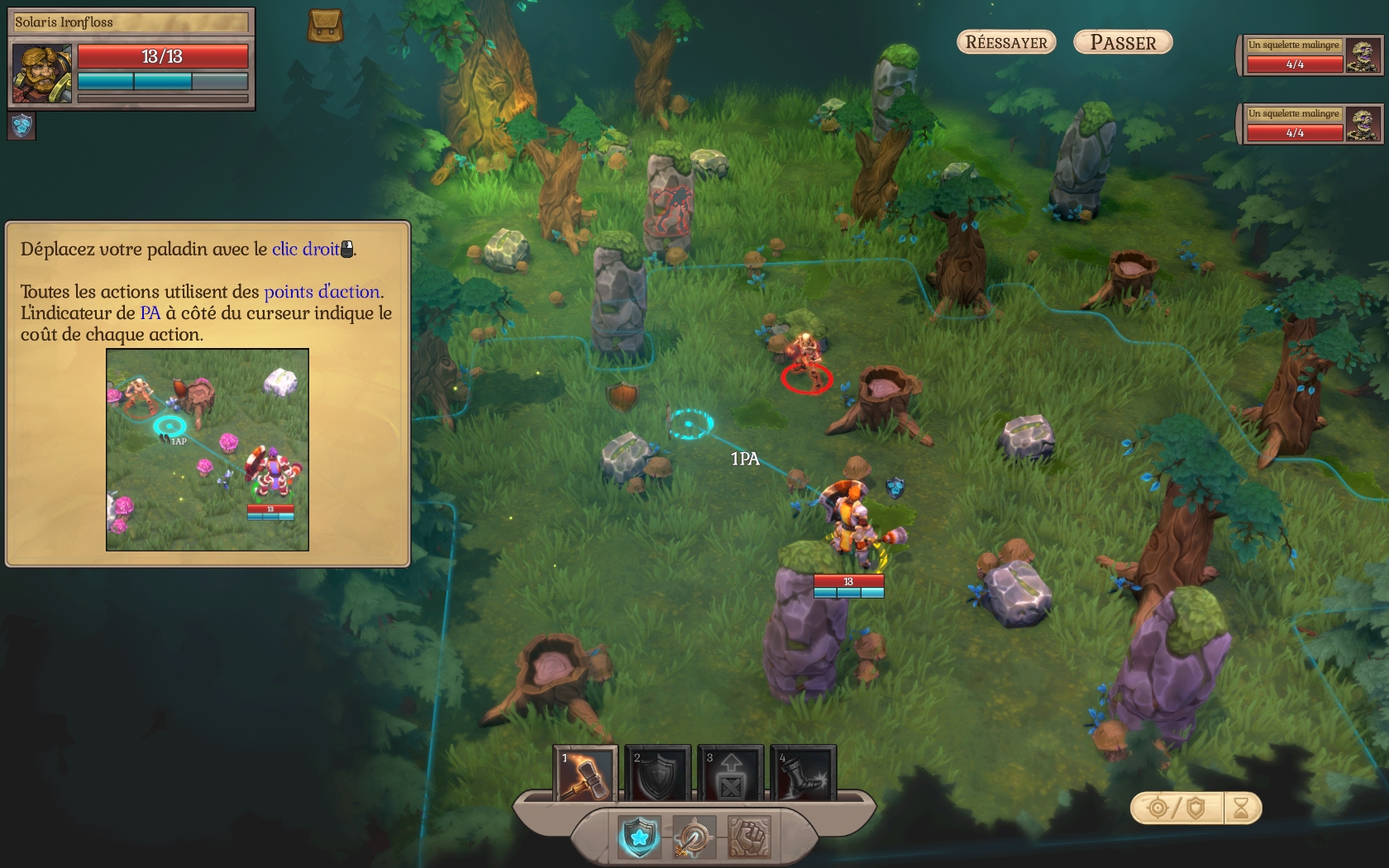Choose the crate push ability in slot 3

[730, 774]
